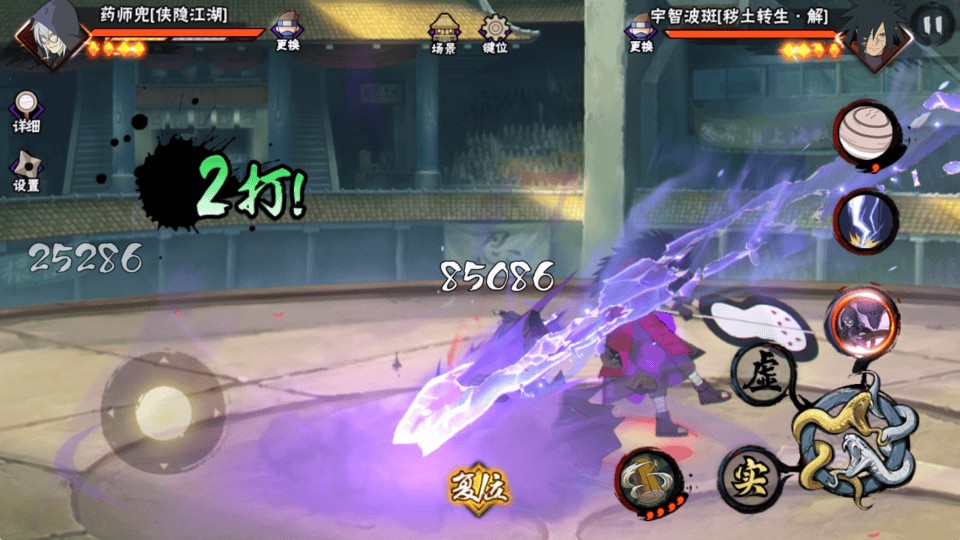Tap 更换 to swap out 宇智波斑

[x=640, y=31]
